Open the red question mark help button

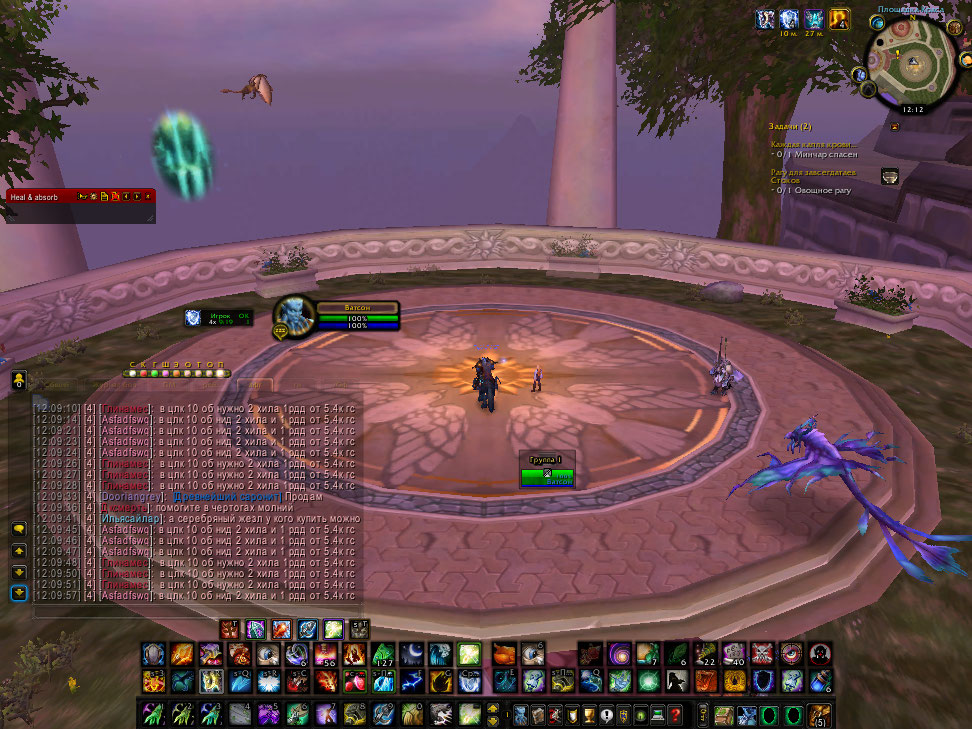pyautogui.click(x=676, y=714)
